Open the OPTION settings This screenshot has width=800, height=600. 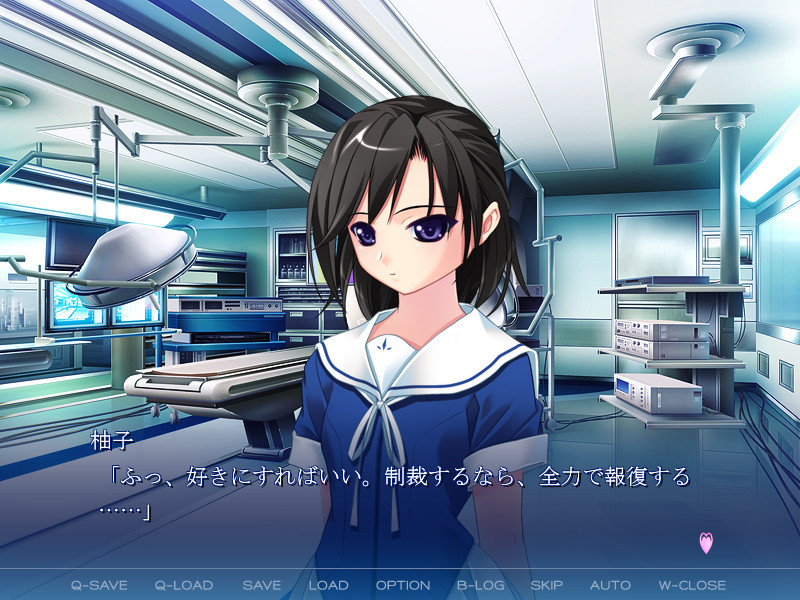click(x=403, y=585)
